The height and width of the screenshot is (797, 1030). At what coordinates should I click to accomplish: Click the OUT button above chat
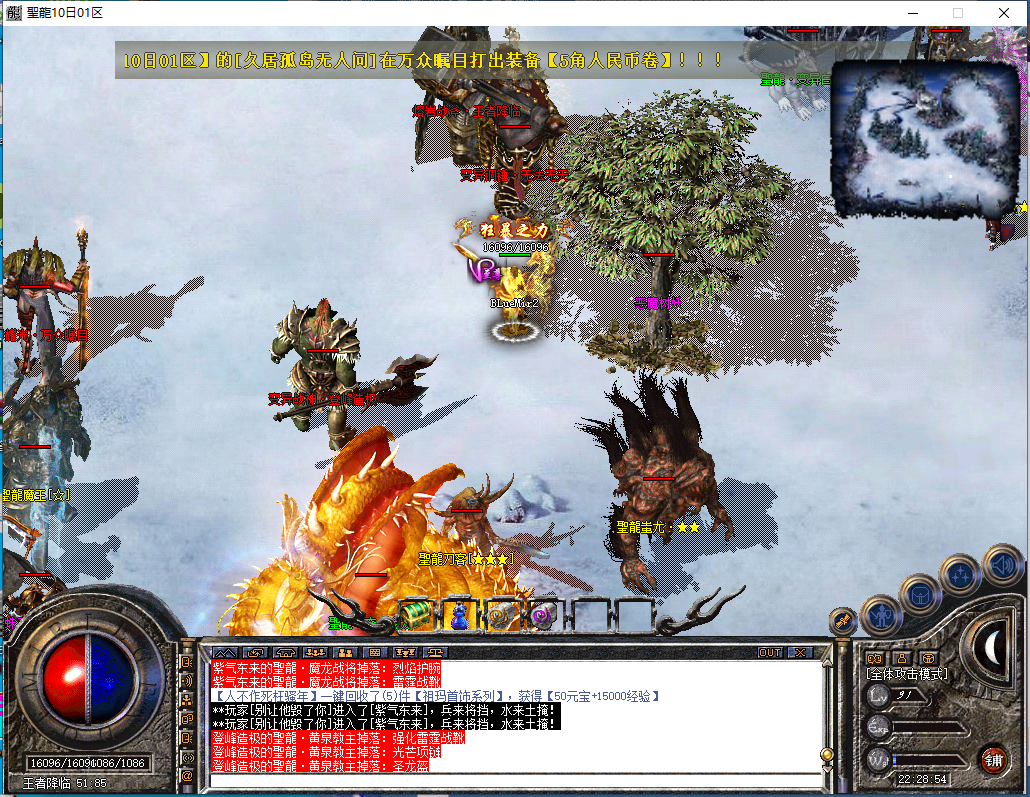tap(770, 652)
